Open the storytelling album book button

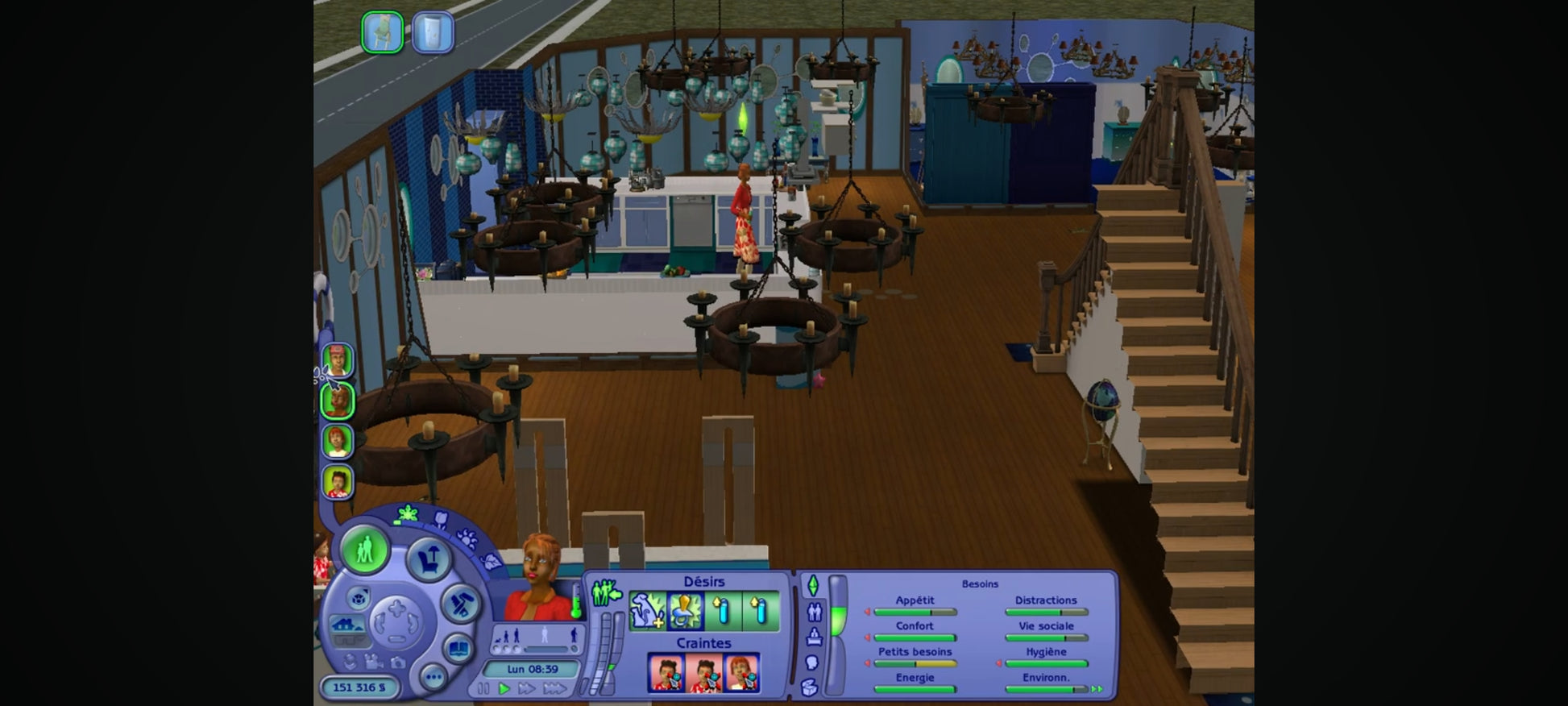pos(458,648)
